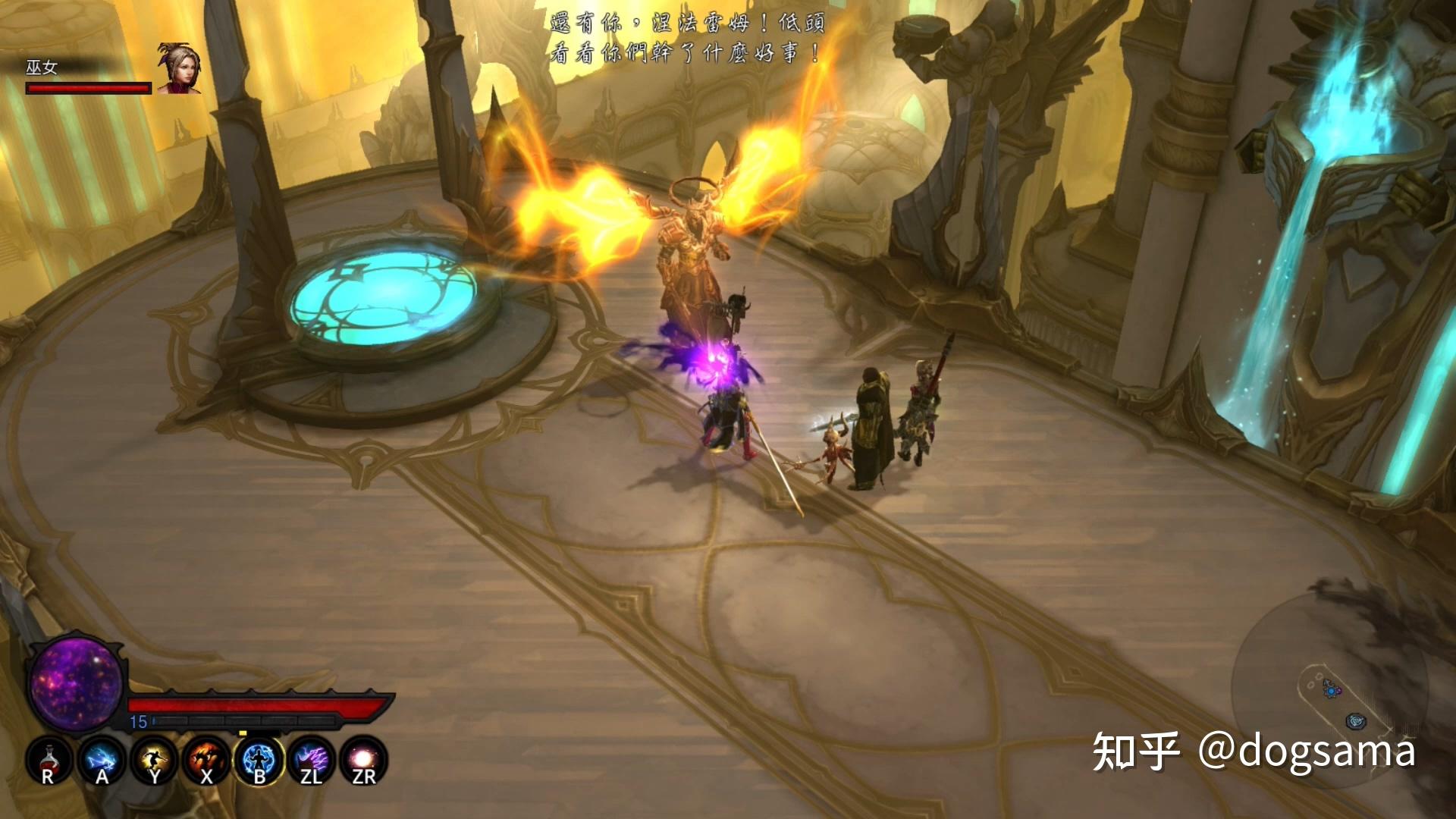
Task: Launch the glowing pink orb skill
Action: [x=364, y=760]
